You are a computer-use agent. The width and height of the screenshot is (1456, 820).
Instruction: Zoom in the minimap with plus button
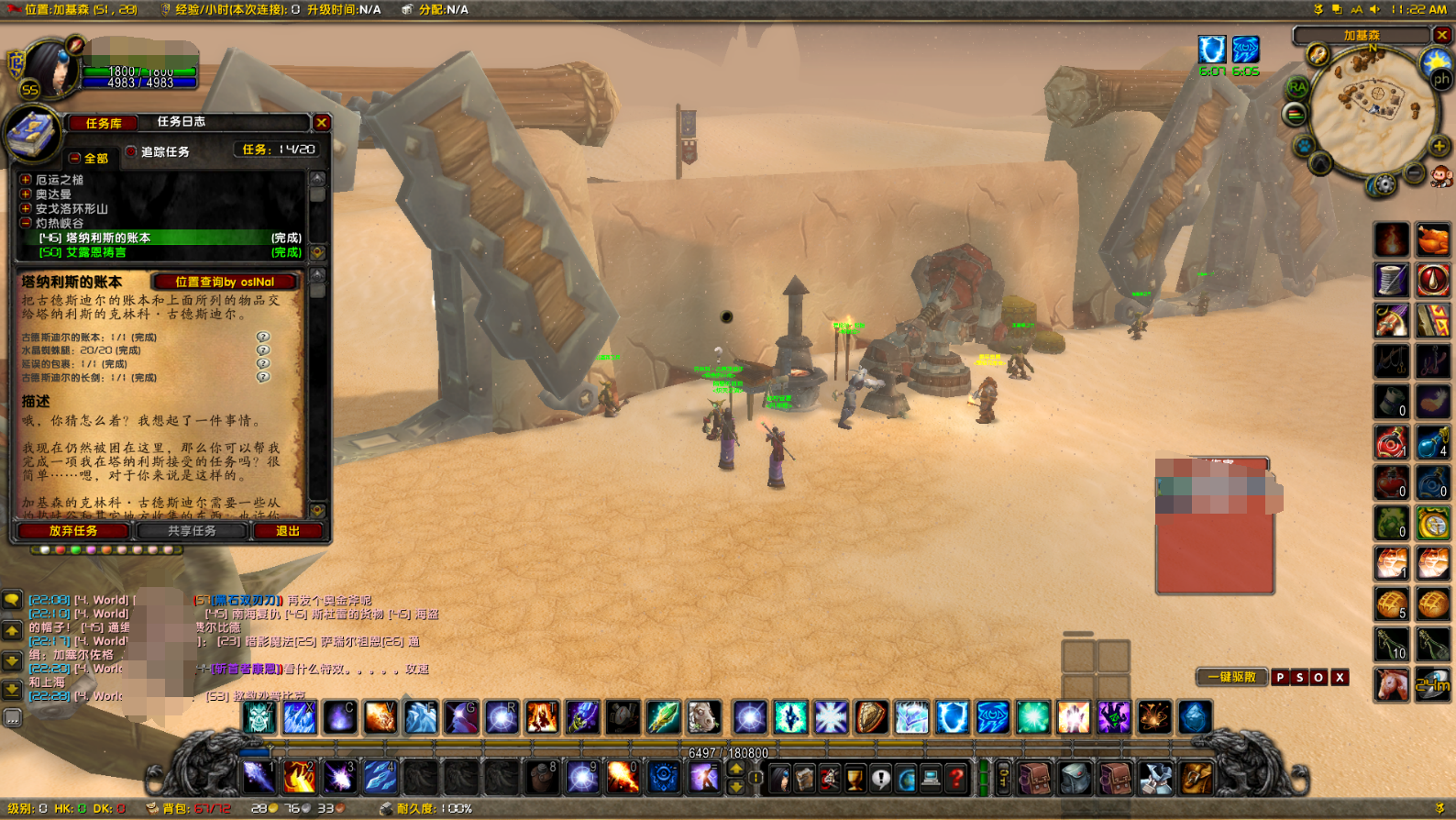[1439, 147]
